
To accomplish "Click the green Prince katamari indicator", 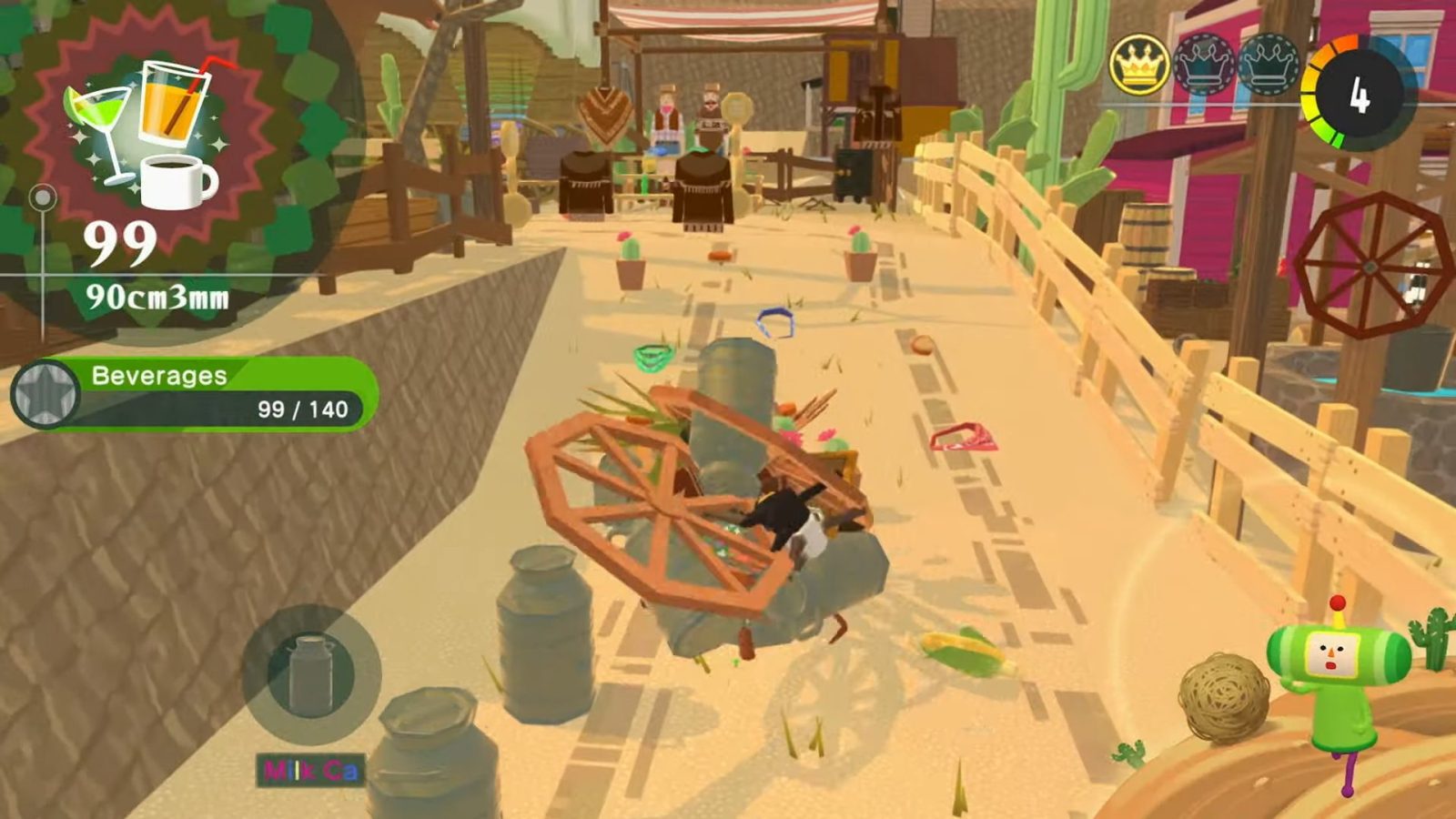I will coord(1336,673).
